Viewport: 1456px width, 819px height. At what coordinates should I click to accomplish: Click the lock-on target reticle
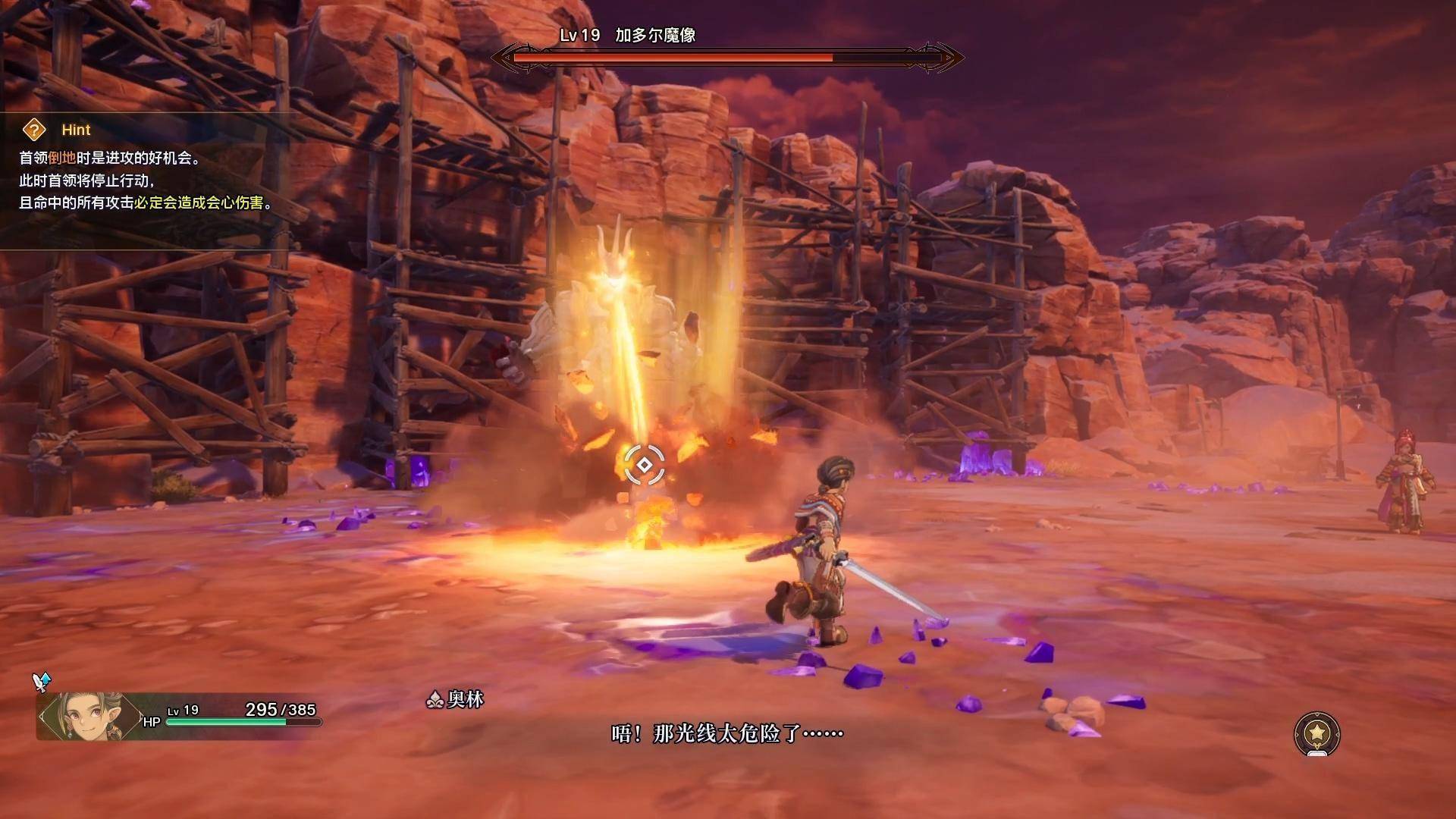pos(644,464)
